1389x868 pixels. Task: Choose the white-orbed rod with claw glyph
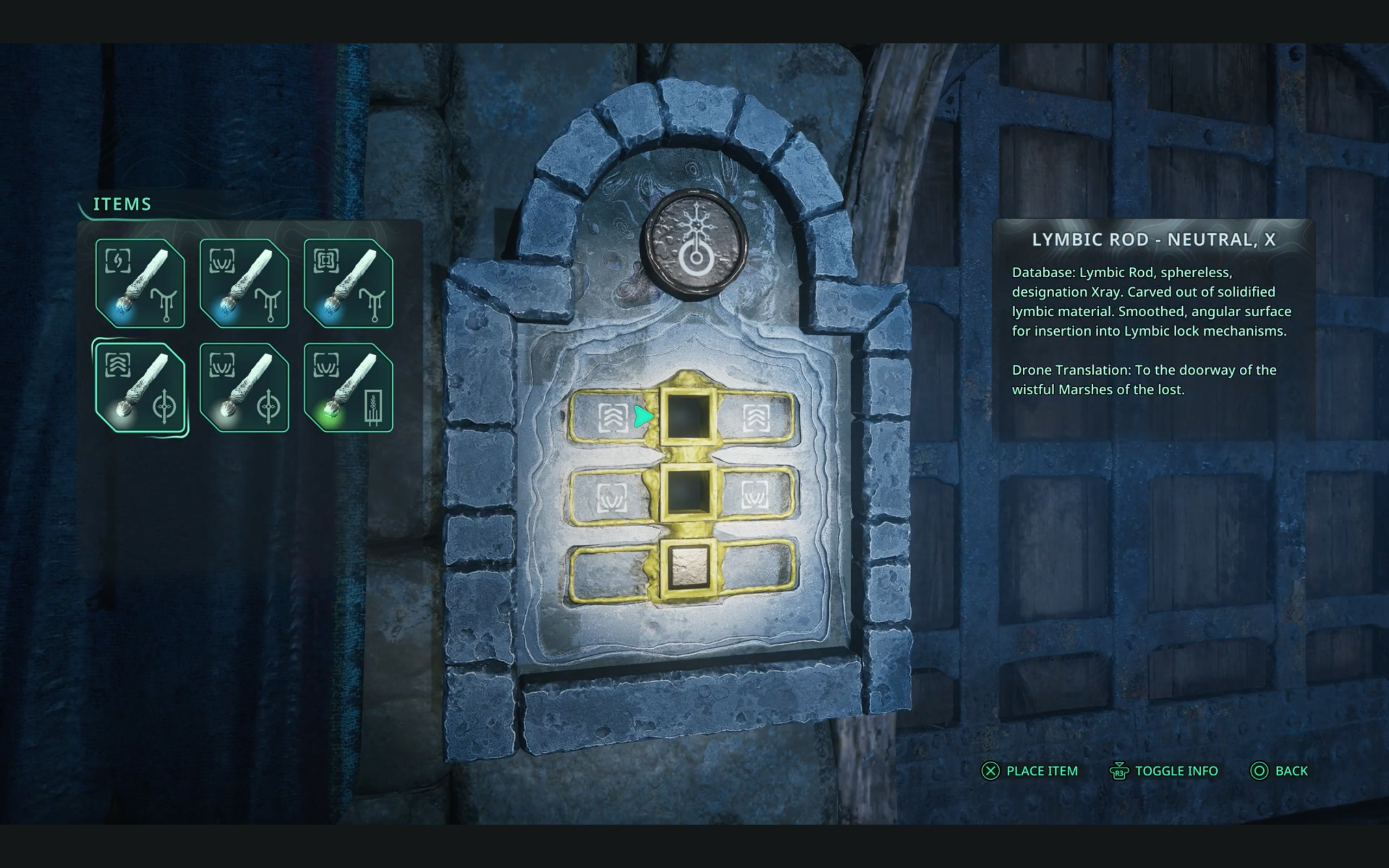[245, 387]
